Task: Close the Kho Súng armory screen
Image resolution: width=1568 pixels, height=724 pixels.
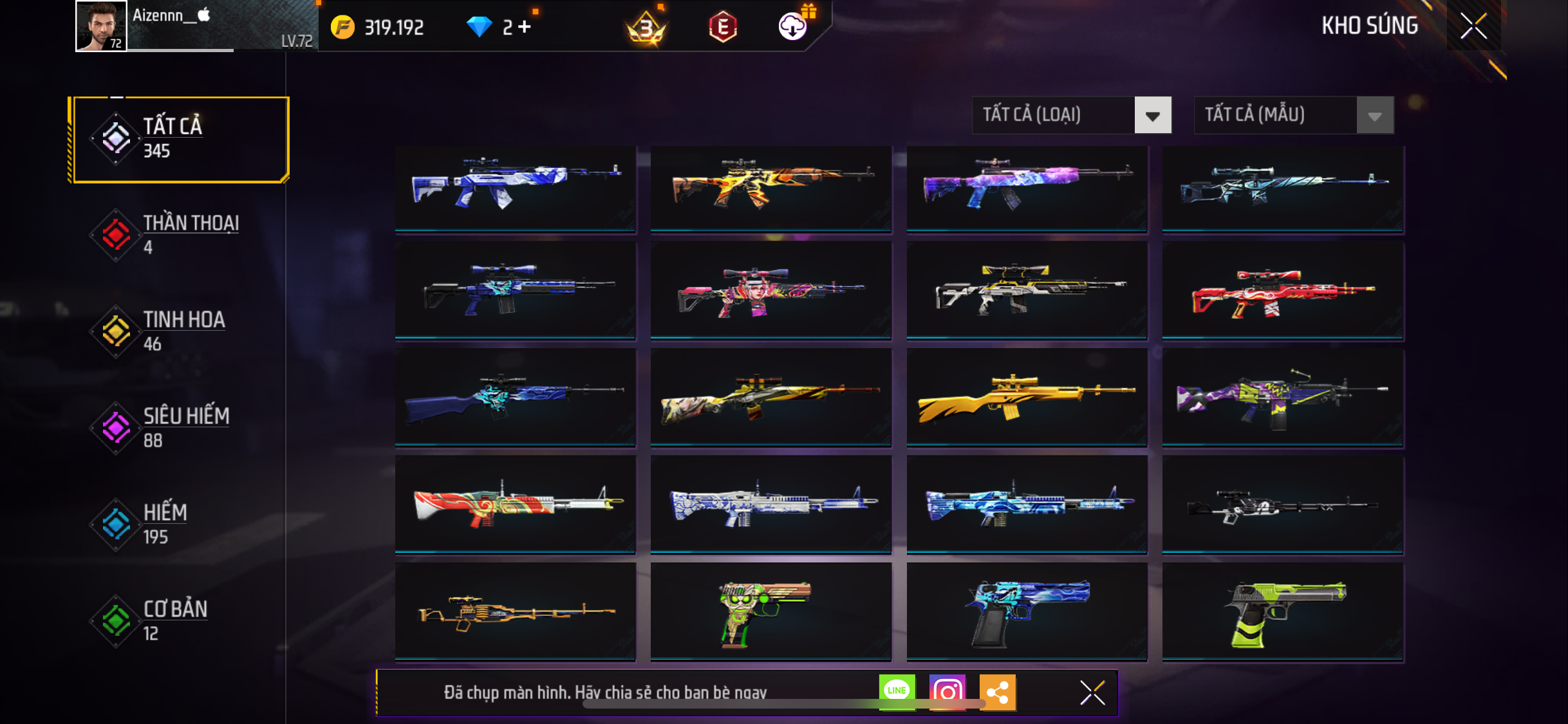Action: coord(1473,26)
